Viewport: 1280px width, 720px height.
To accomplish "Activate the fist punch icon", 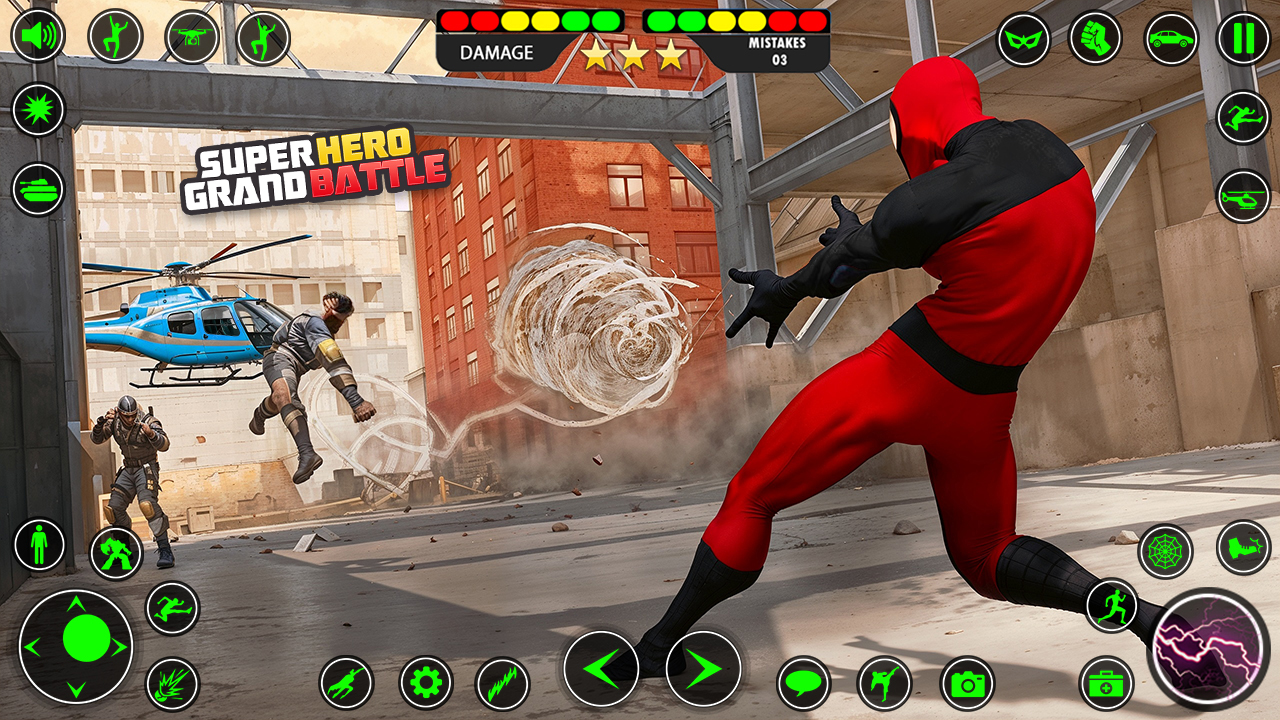I will click(x=1095, y=38).
